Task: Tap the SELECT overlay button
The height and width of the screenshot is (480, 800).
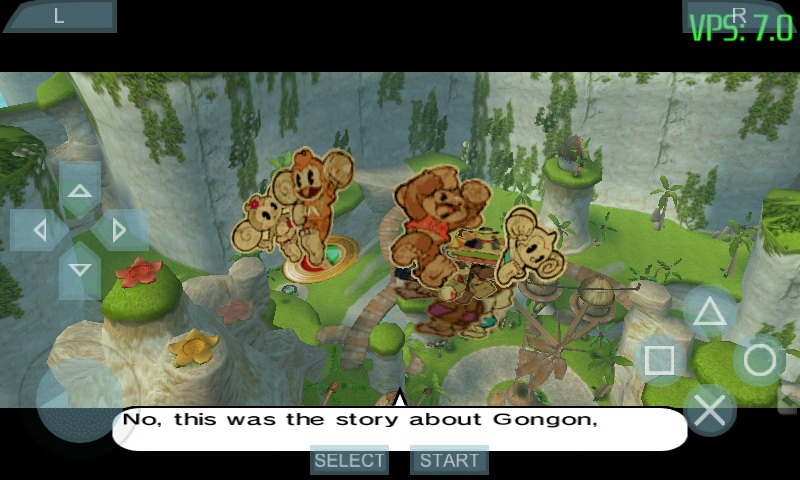Action: (x=349, y=460)
